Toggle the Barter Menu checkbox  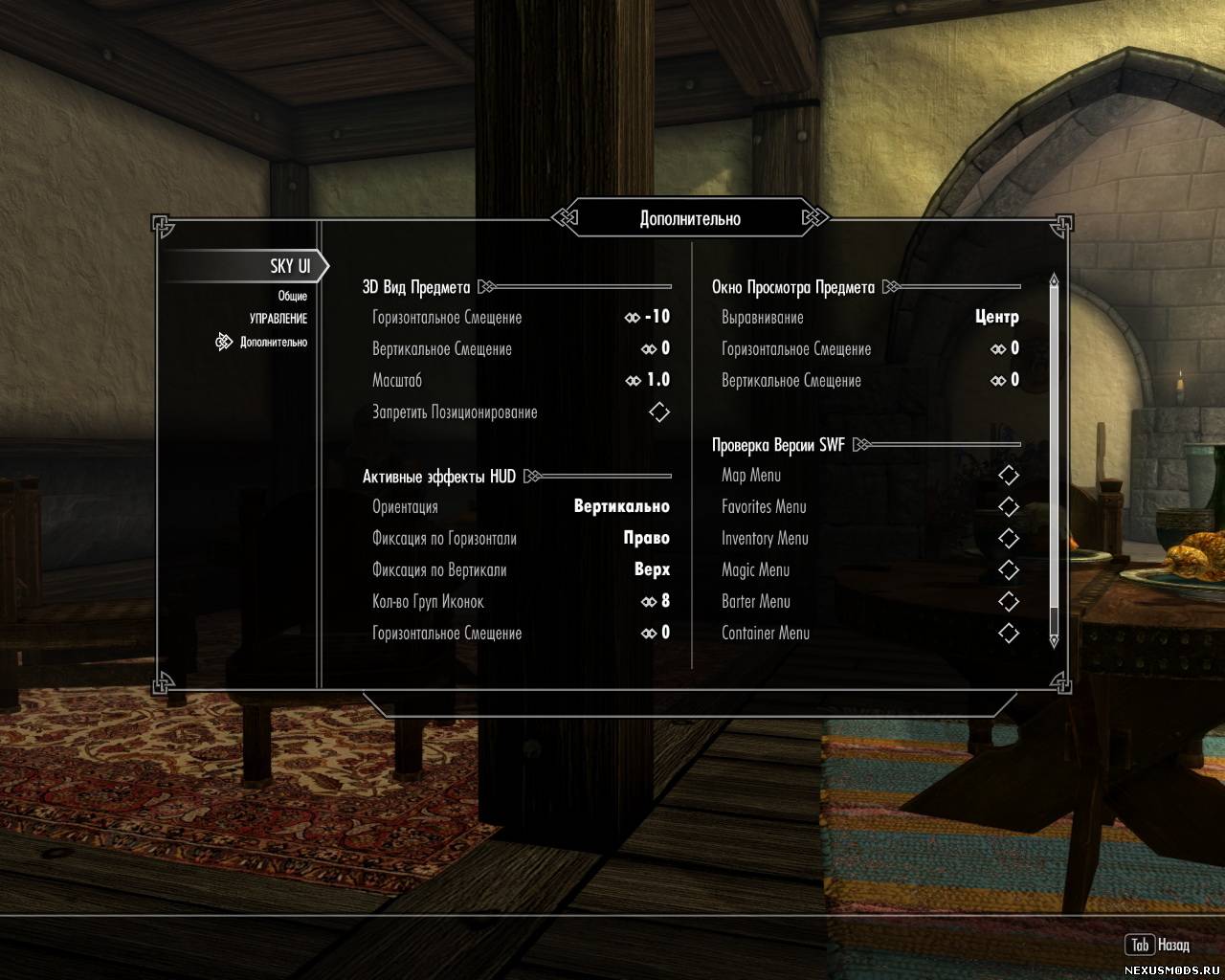coord(1009,602)
